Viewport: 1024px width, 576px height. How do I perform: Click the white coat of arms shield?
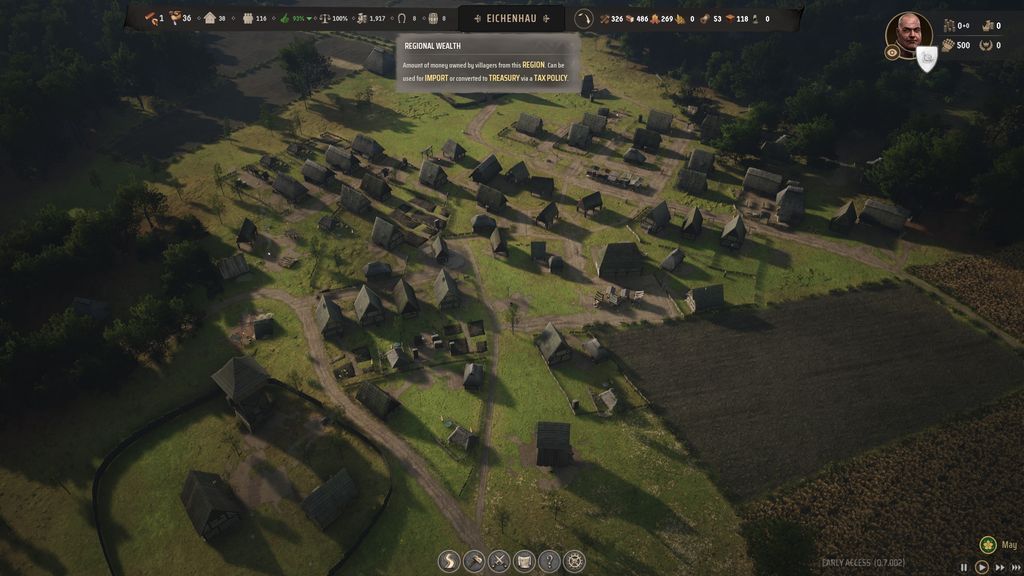click(927, 59)
